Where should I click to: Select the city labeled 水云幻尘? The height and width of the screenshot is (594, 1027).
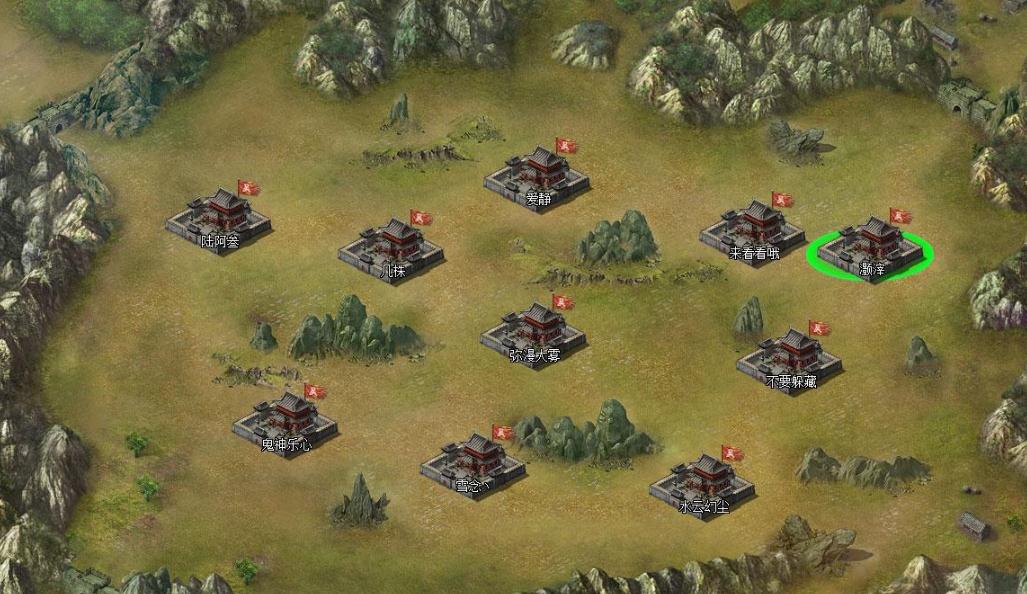(x=702, y=484)
